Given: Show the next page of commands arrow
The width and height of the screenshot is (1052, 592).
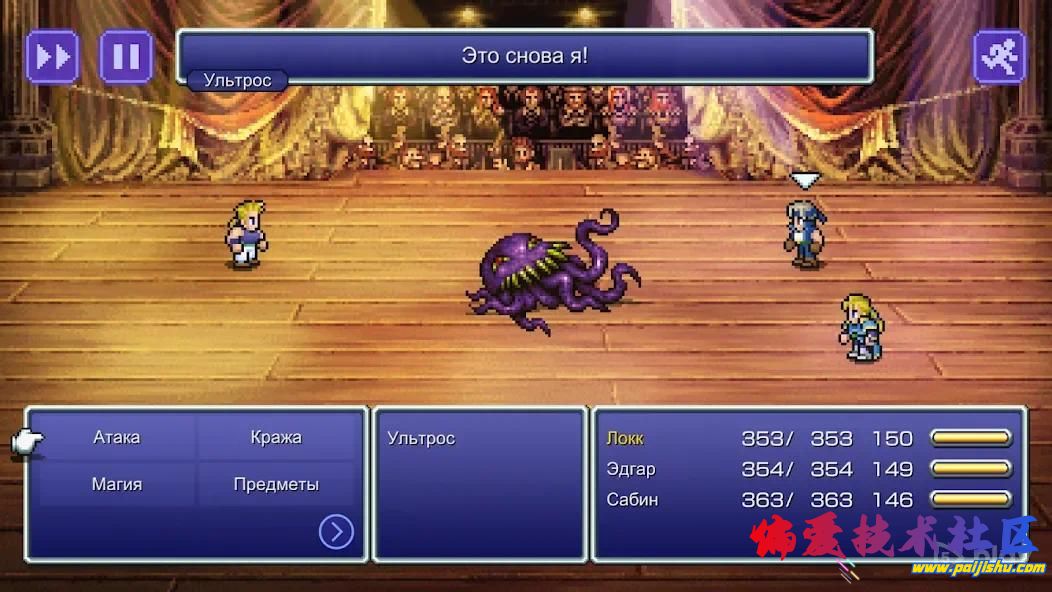Looking at the screenshot, I should click(336, 531).
